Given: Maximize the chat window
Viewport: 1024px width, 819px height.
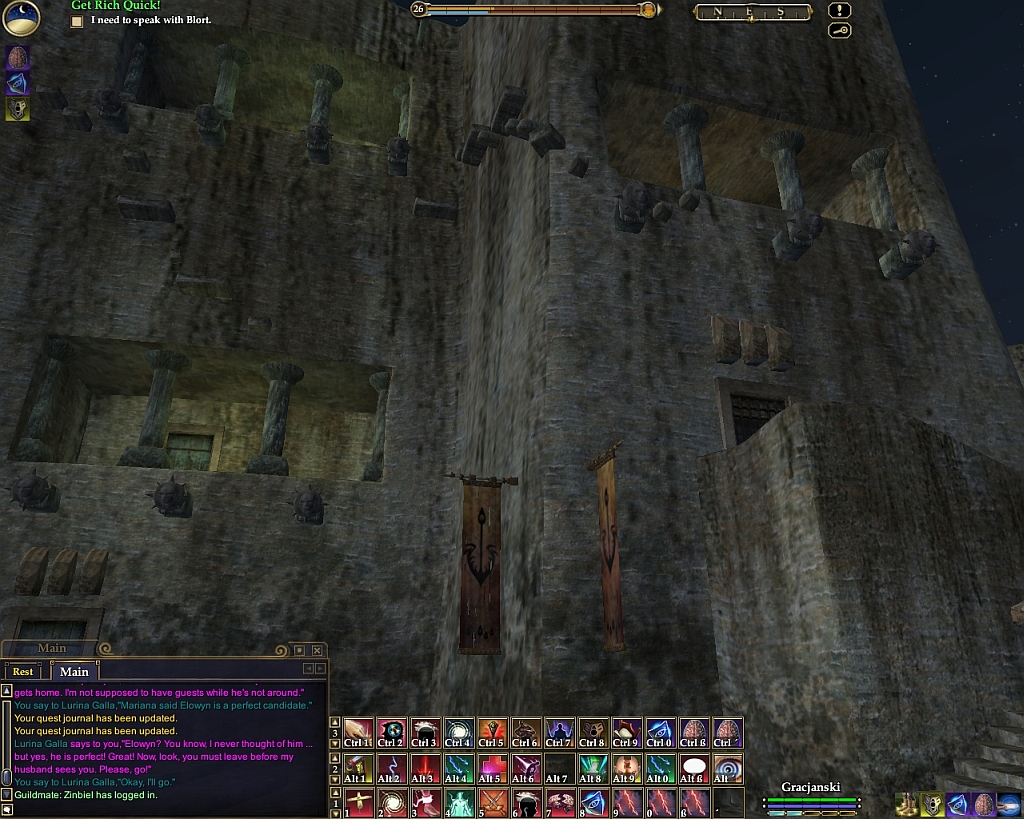Looking at the screenshot, I should tap(299, 650).
